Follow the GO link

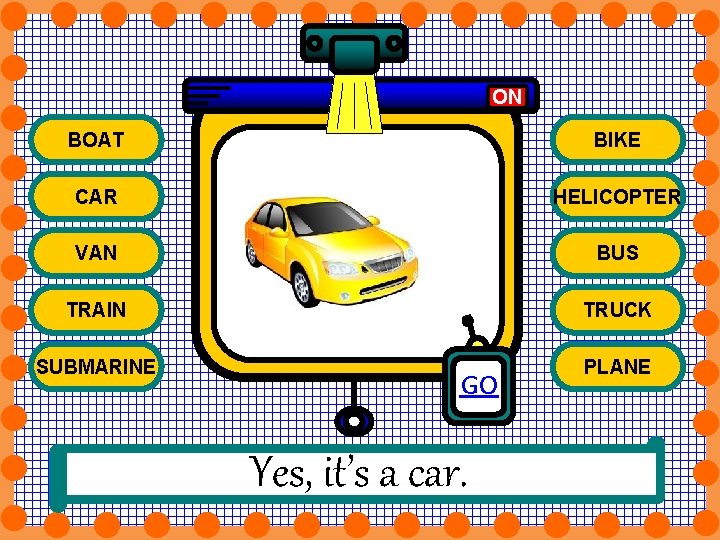point(479,385)
